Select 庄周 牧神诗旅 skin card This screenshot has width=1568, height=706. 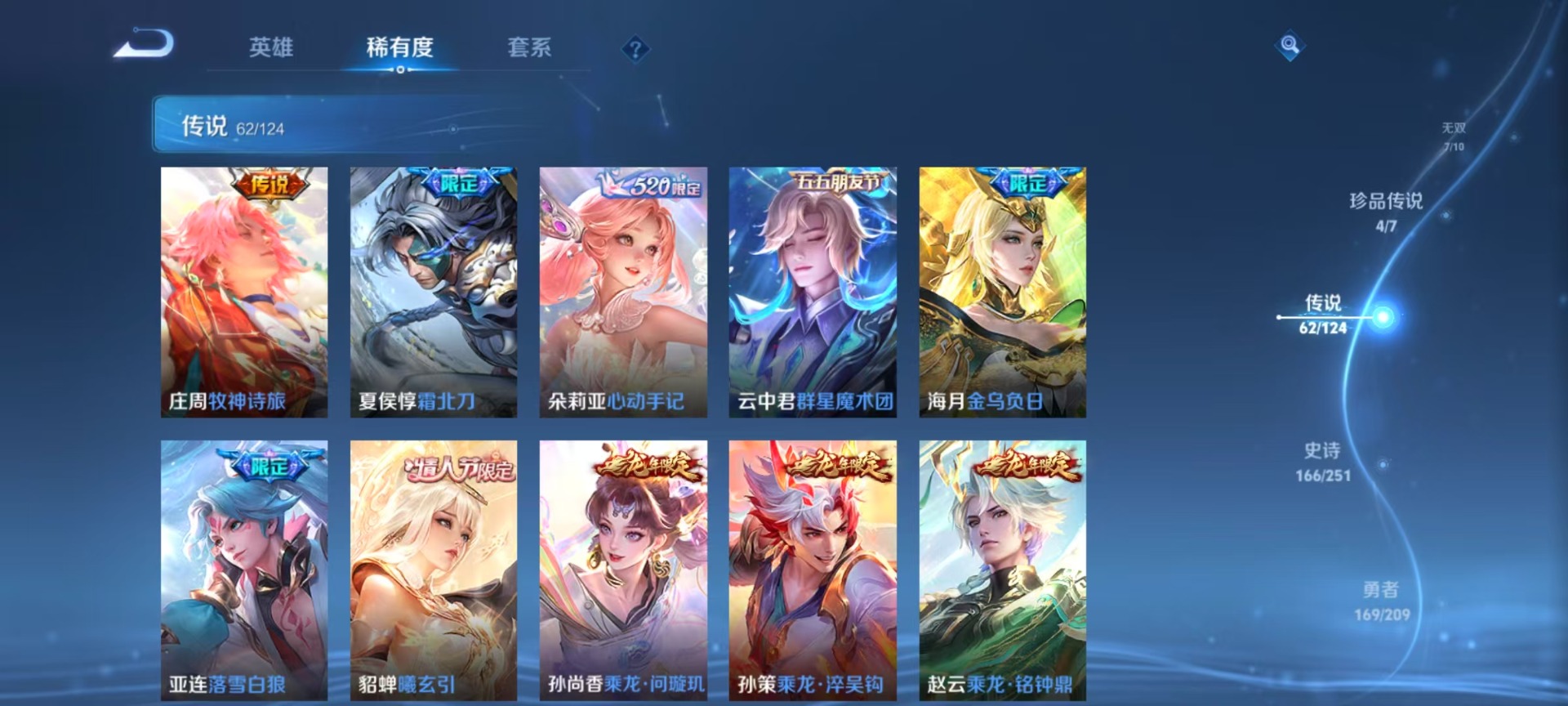(244, 292)
